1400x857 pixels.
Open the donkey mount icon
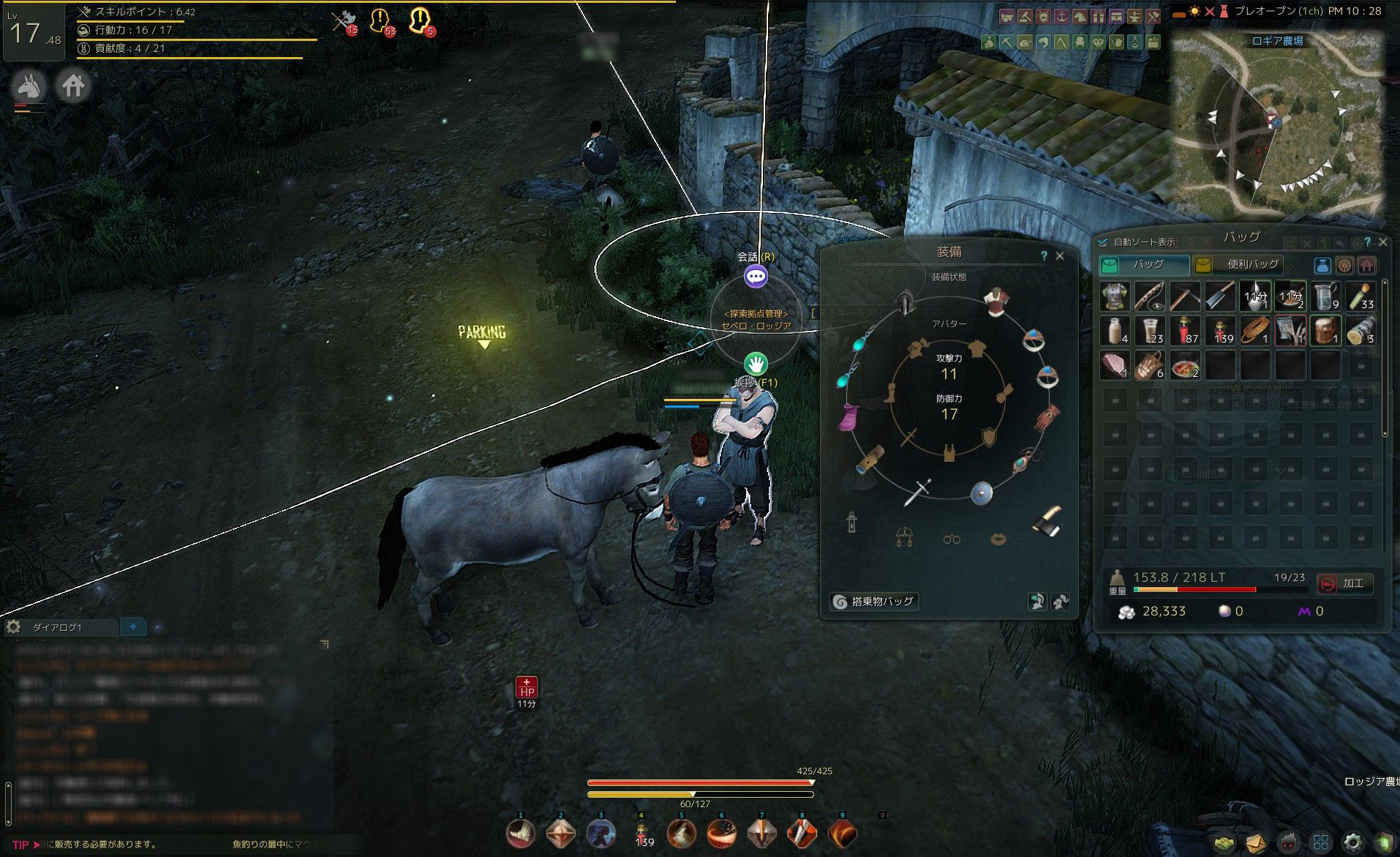click(x=29, y=86)
